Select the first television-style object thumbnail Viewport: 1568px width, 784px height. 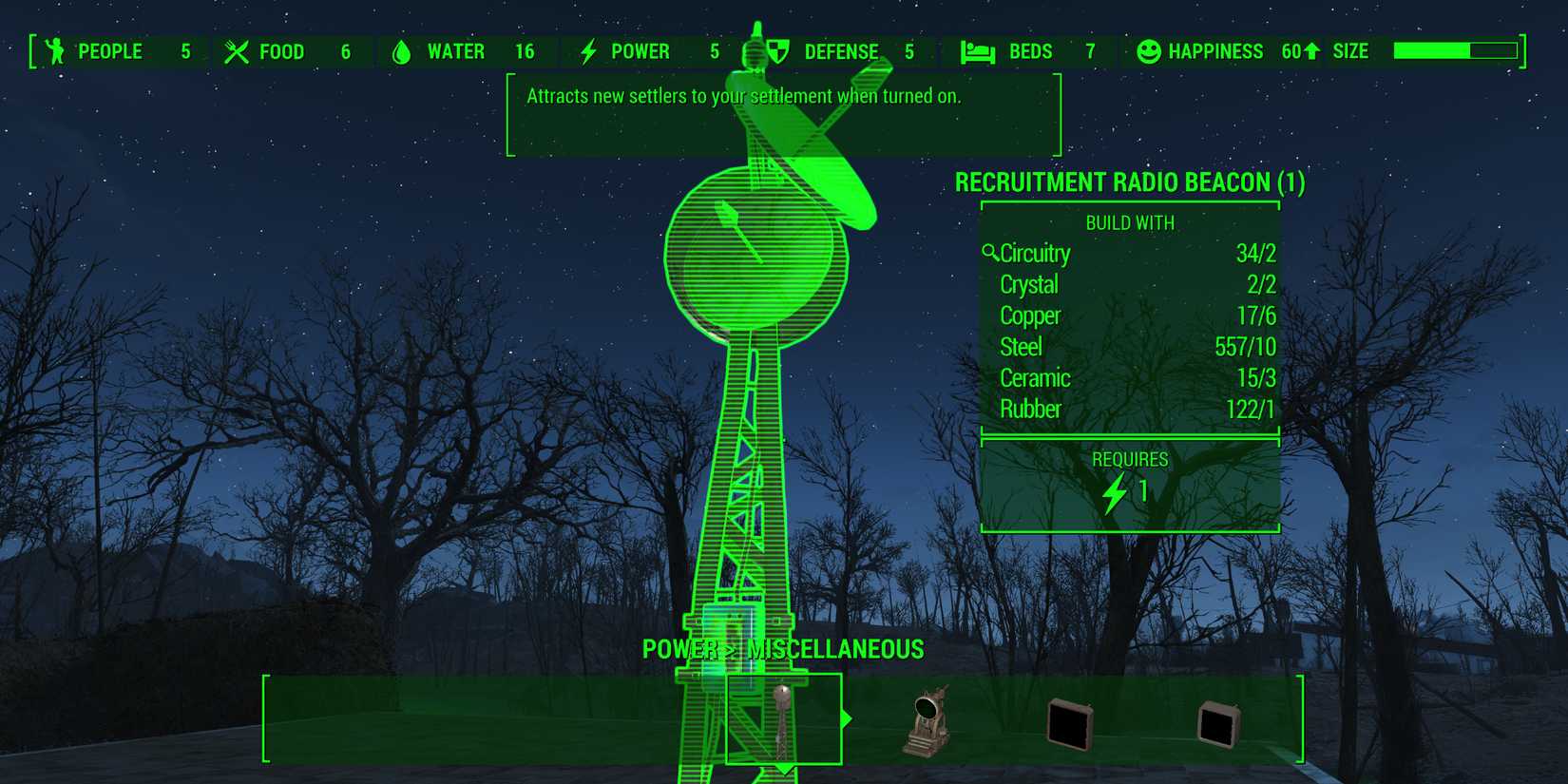[x=1068, y=724]
